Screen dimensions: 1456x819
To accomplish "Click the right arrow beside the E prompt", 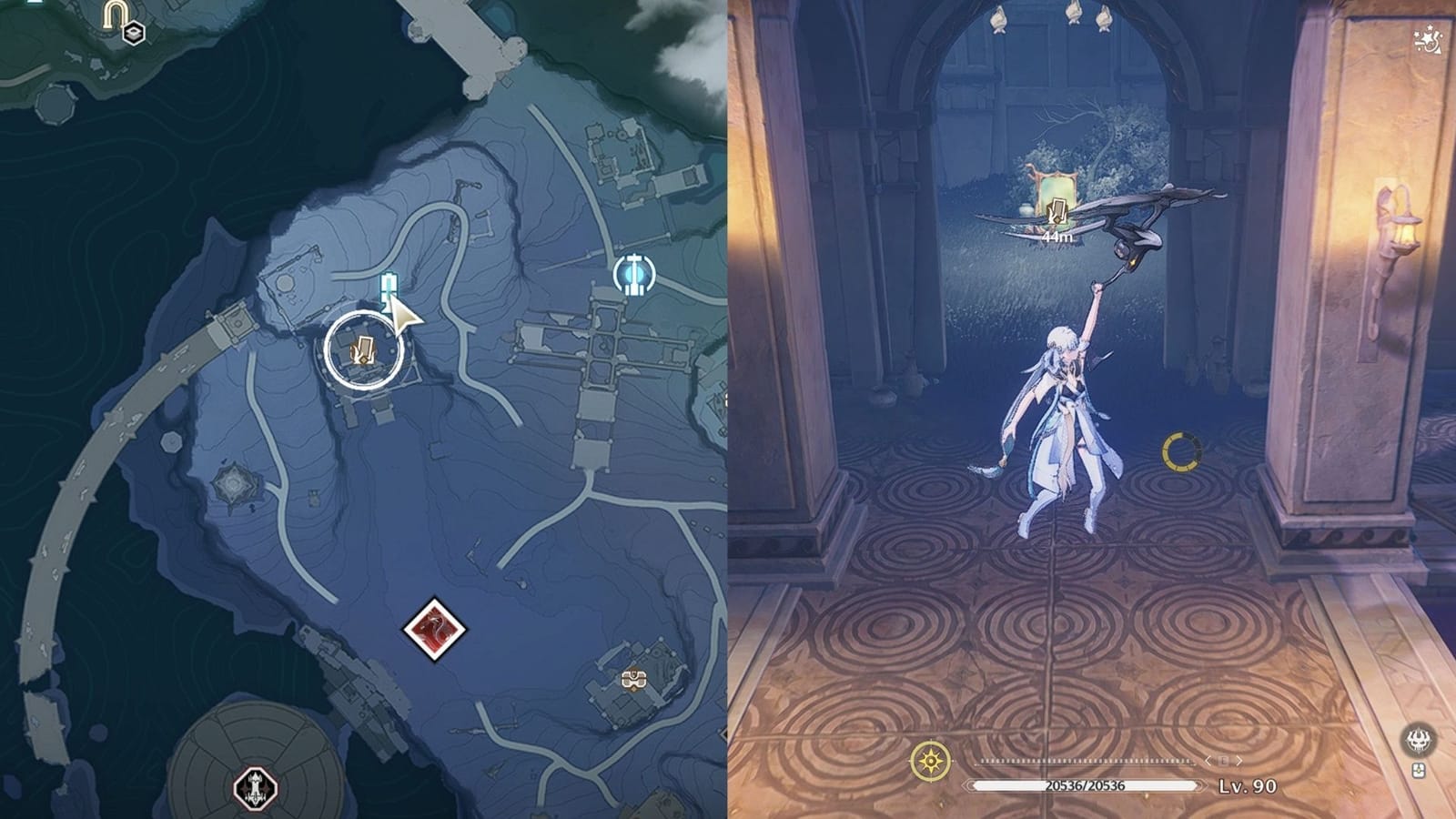I will (1239, 761).
